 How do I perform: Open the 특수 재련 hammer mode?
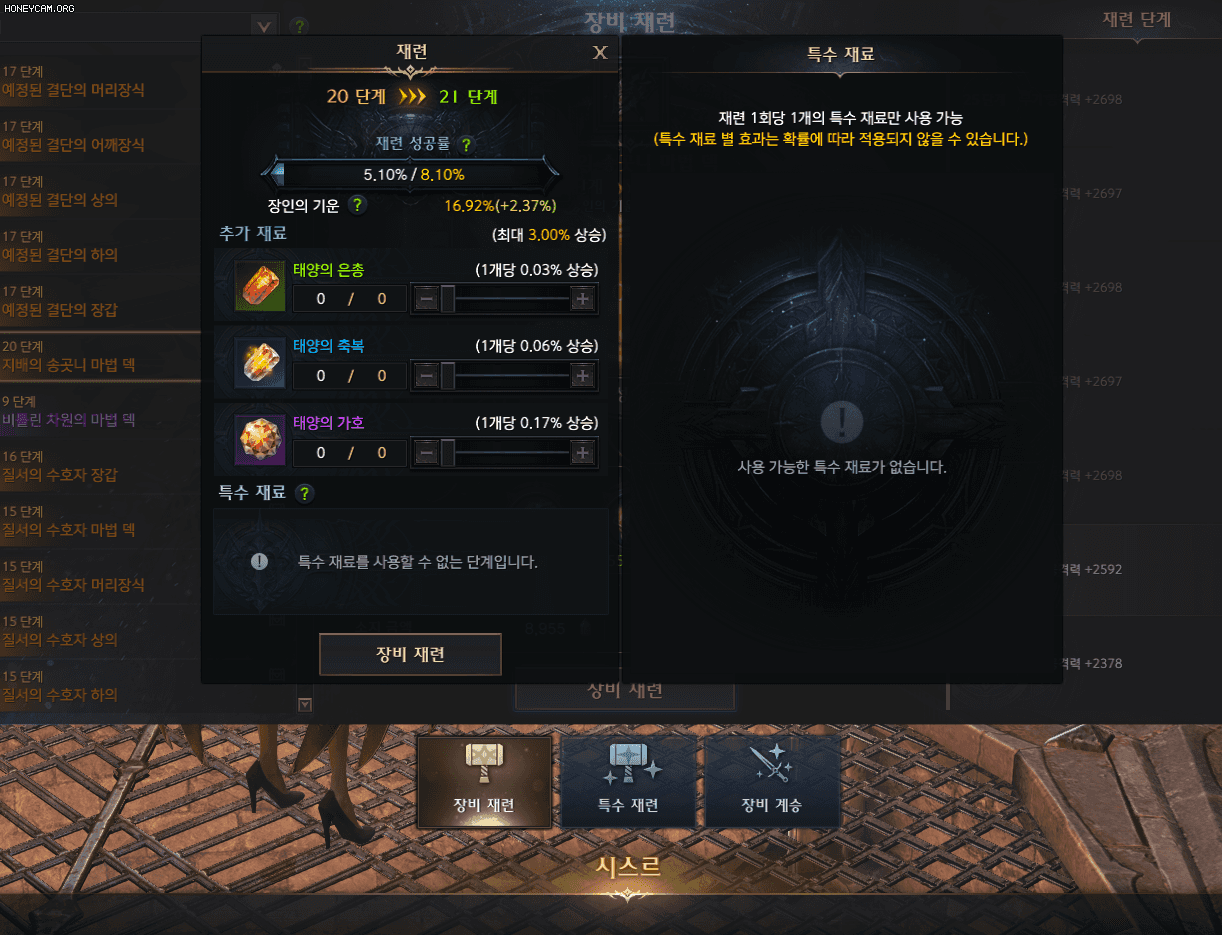628,782
